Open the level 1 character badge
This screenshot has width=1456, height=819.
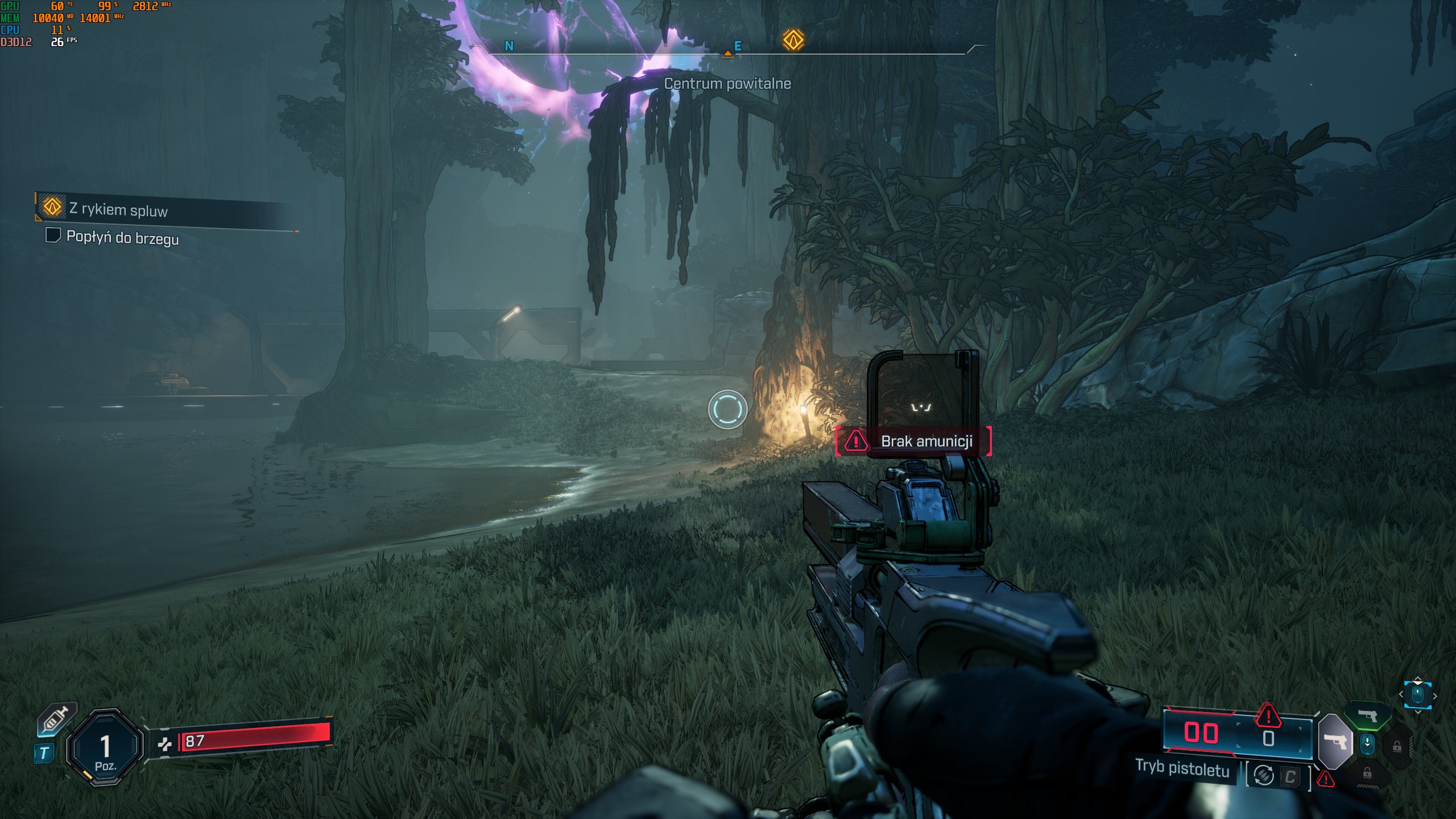coord(105,748)
